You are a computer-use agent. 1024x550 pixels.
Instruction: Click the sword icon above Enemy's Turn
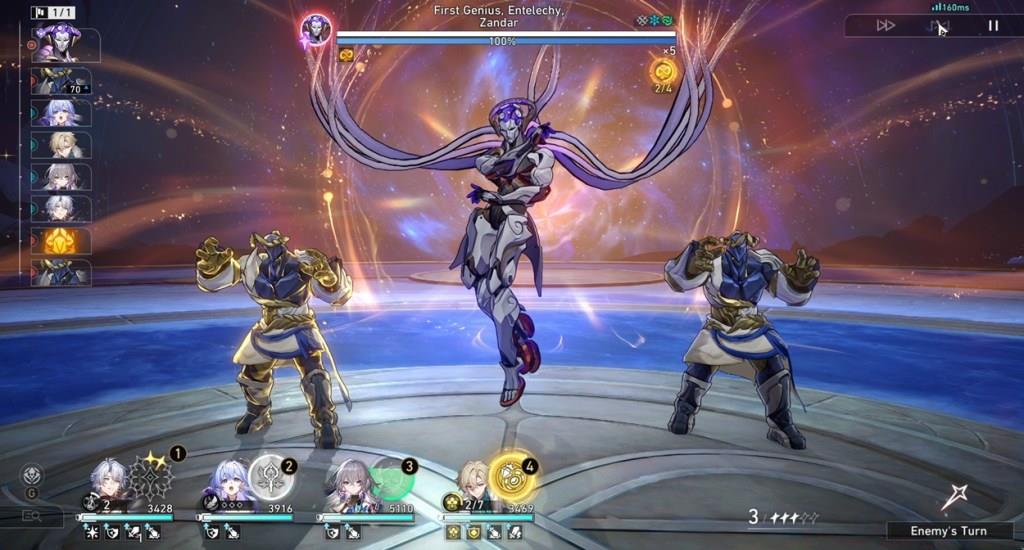[952, 497]
